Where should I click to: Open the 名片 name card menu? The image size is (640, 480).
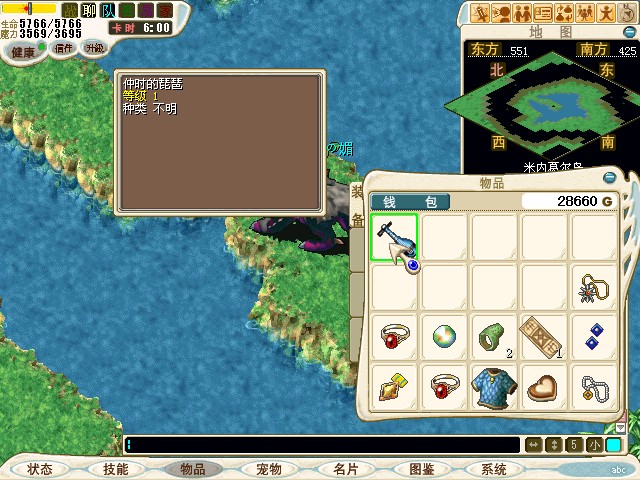(x=345, y=469)
